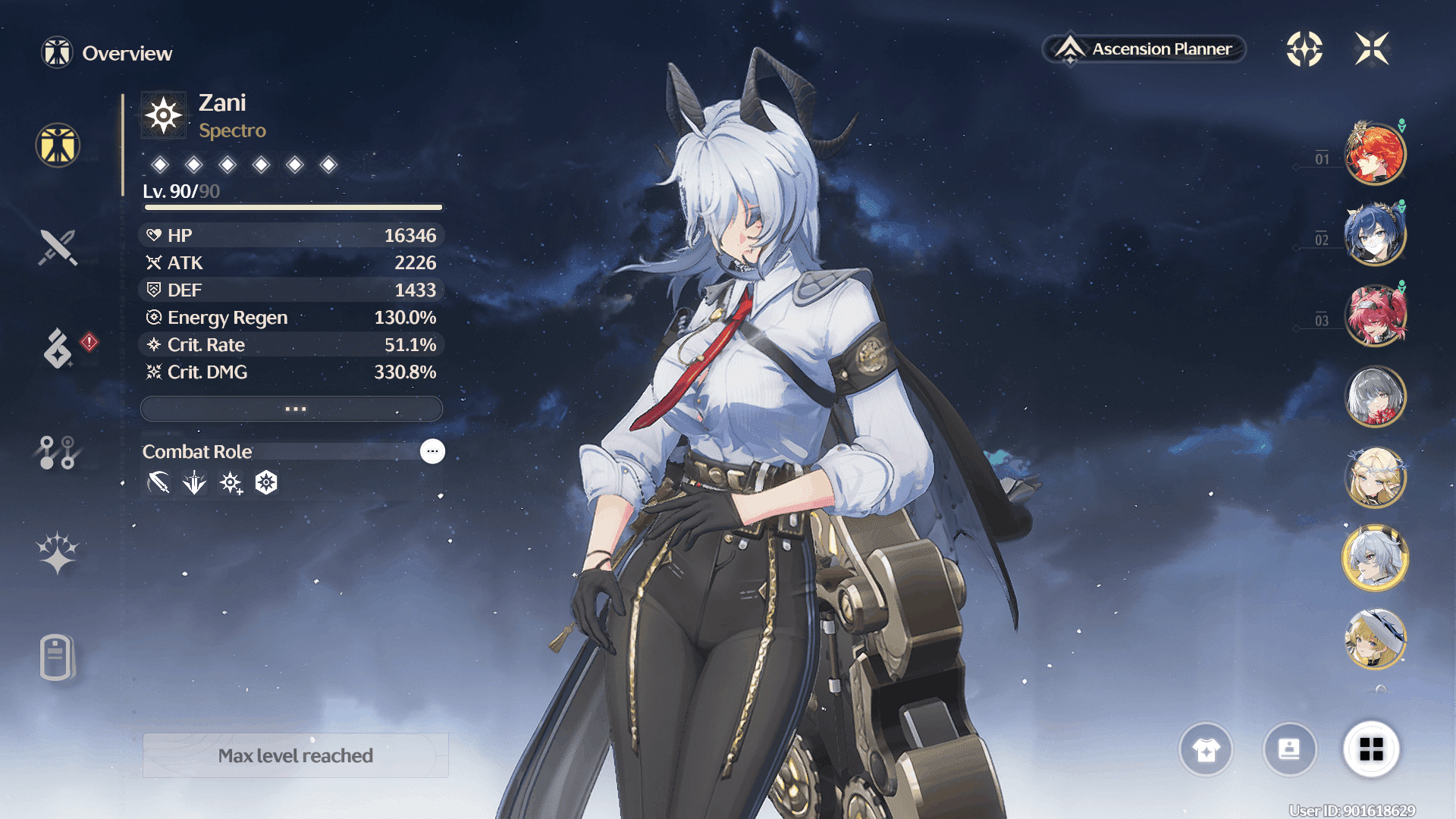Screen dimensions: 1456x819
Task: Select the grey-haired character portrait
Action: coord(1375,397)
